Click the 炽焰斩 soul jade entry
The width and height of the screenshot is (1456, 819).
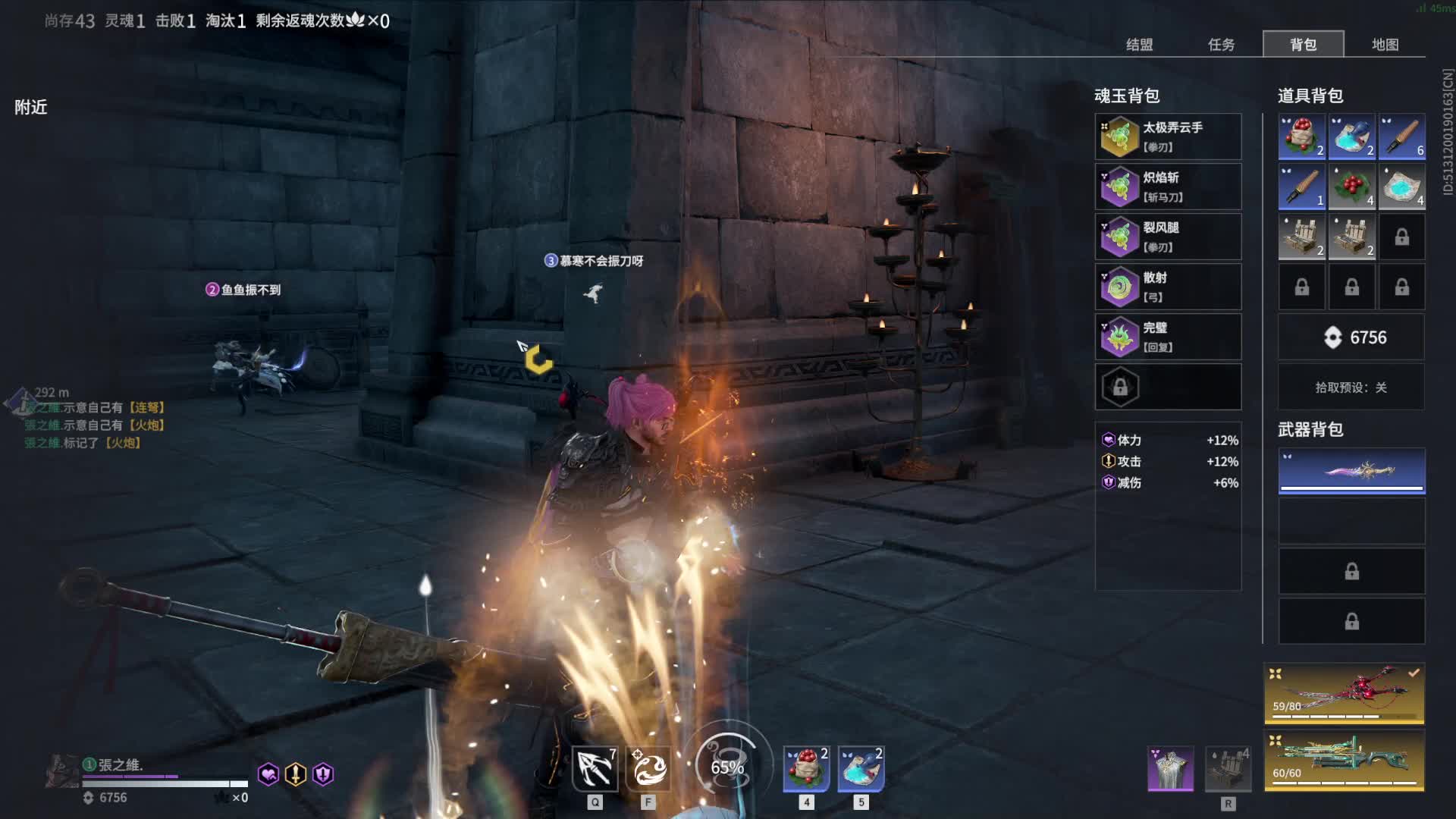[1168, 187]
